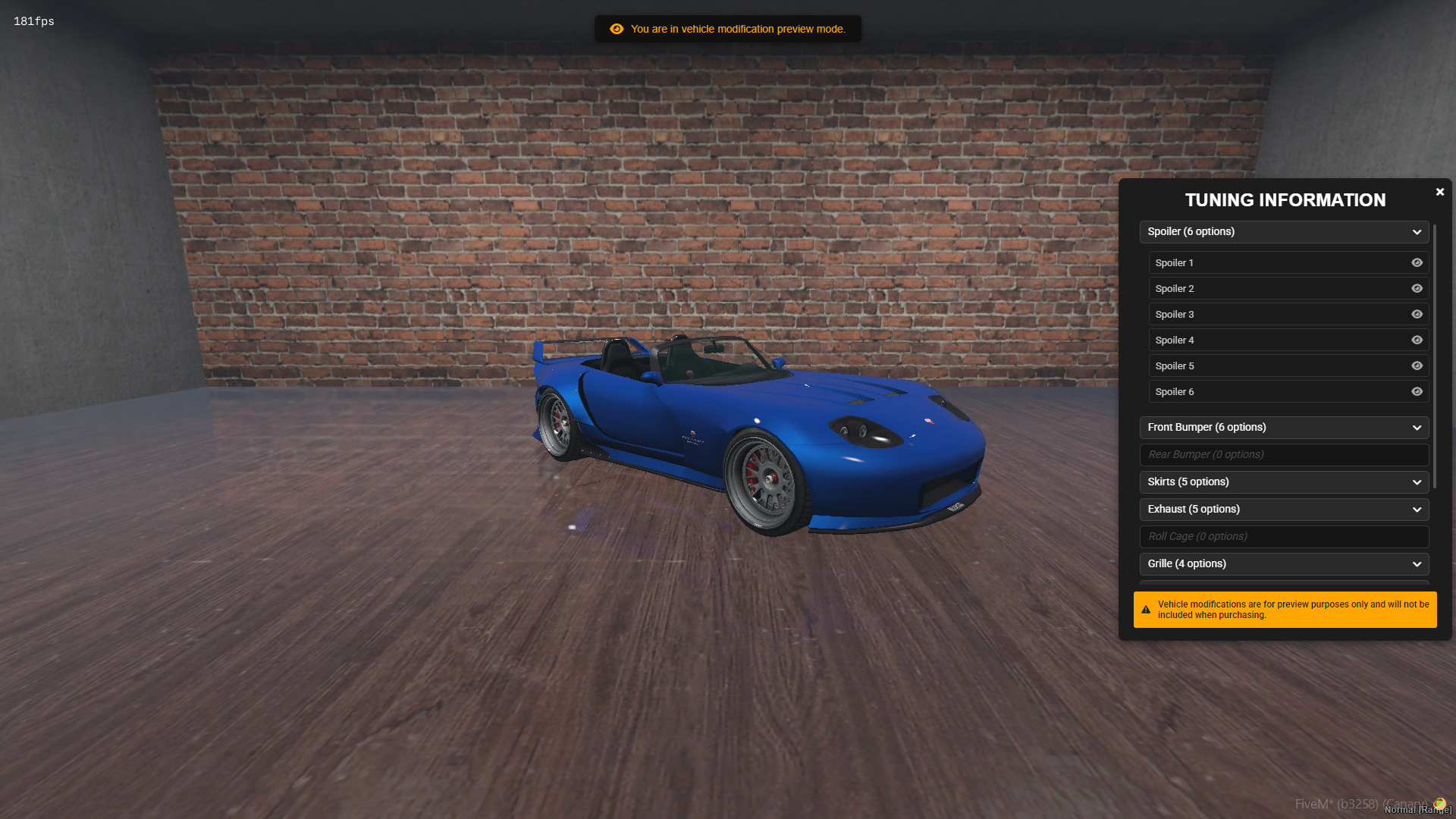Close the Tuning Information panel
Viewport: 1456px width, 819px height.
click(1439, 192)
